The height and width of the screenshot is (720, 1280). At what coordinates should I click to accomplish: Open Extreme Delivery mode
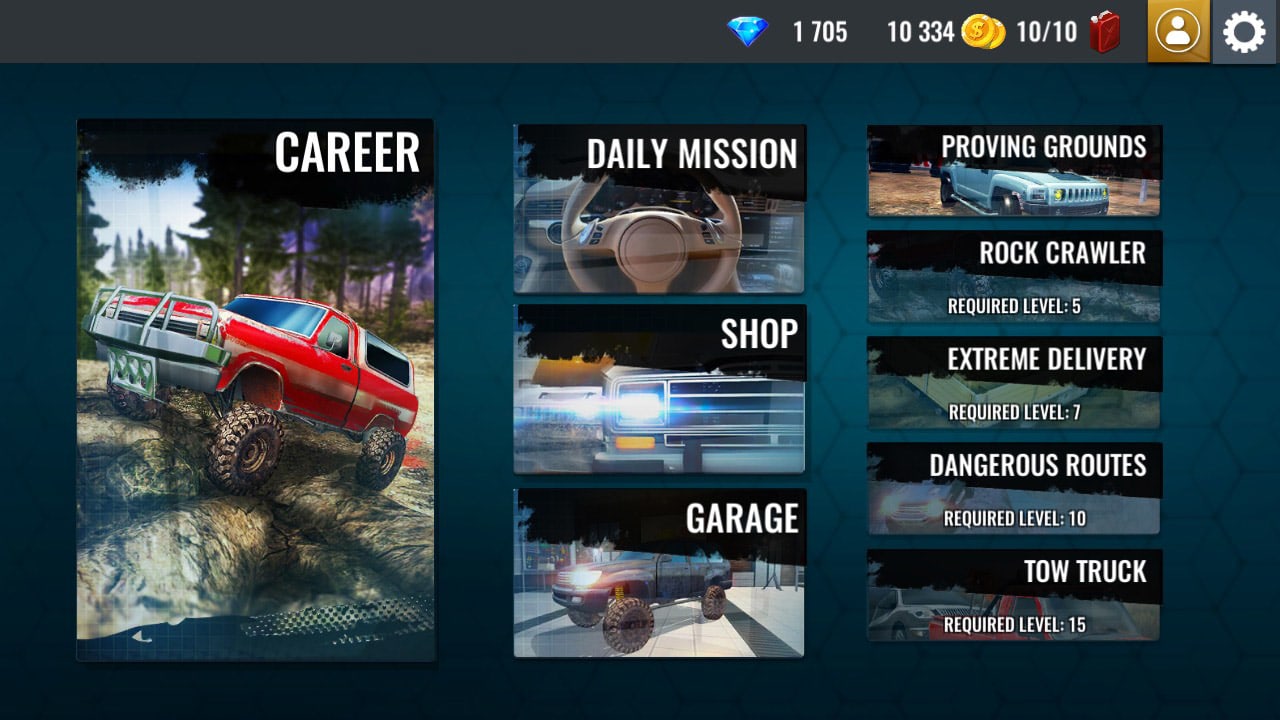(1013, 381)
